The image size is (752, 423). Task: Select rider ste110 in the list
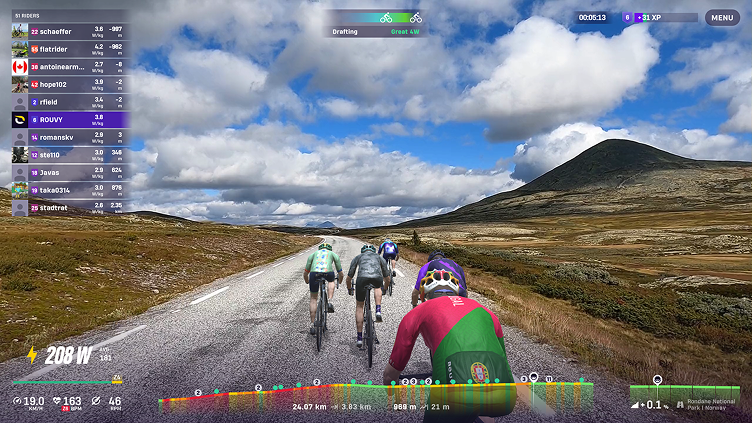68,155
